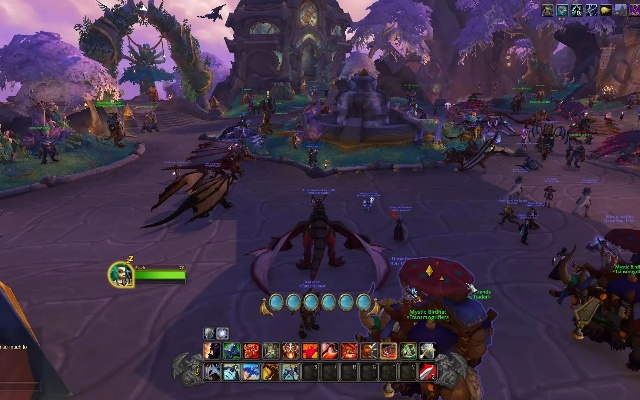Image resolution: width=640 pixels, height=400 pixels.
Task: Use the red slash ability on the bottom bar
Action: pos(427,372)
